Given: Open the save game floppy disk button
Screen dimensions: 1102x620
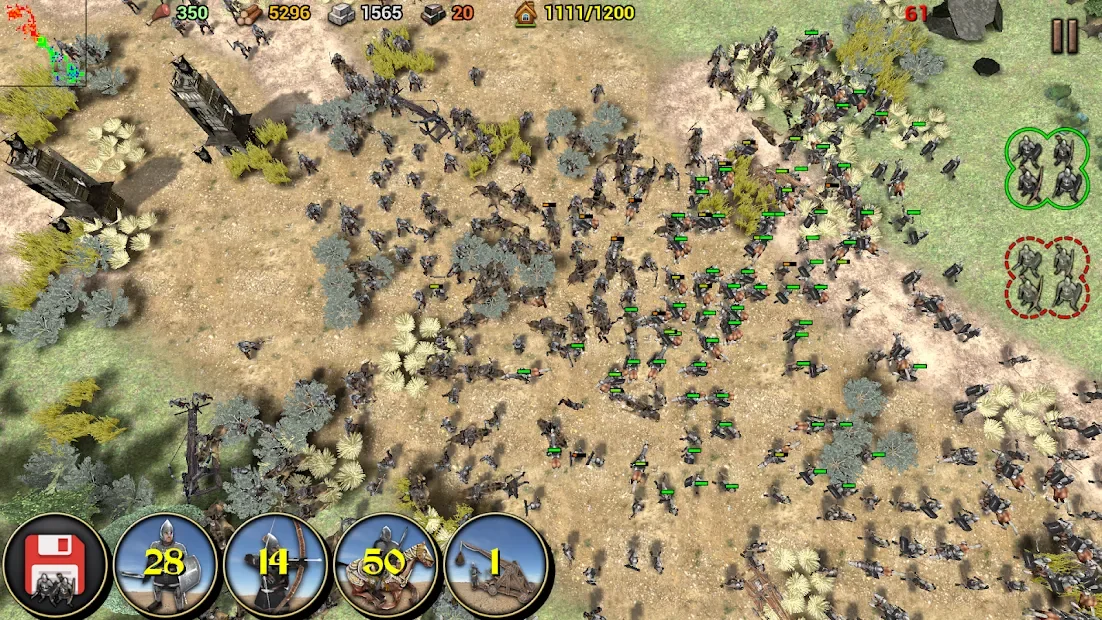Looking at the screenshot, I should tap(54, 567).
